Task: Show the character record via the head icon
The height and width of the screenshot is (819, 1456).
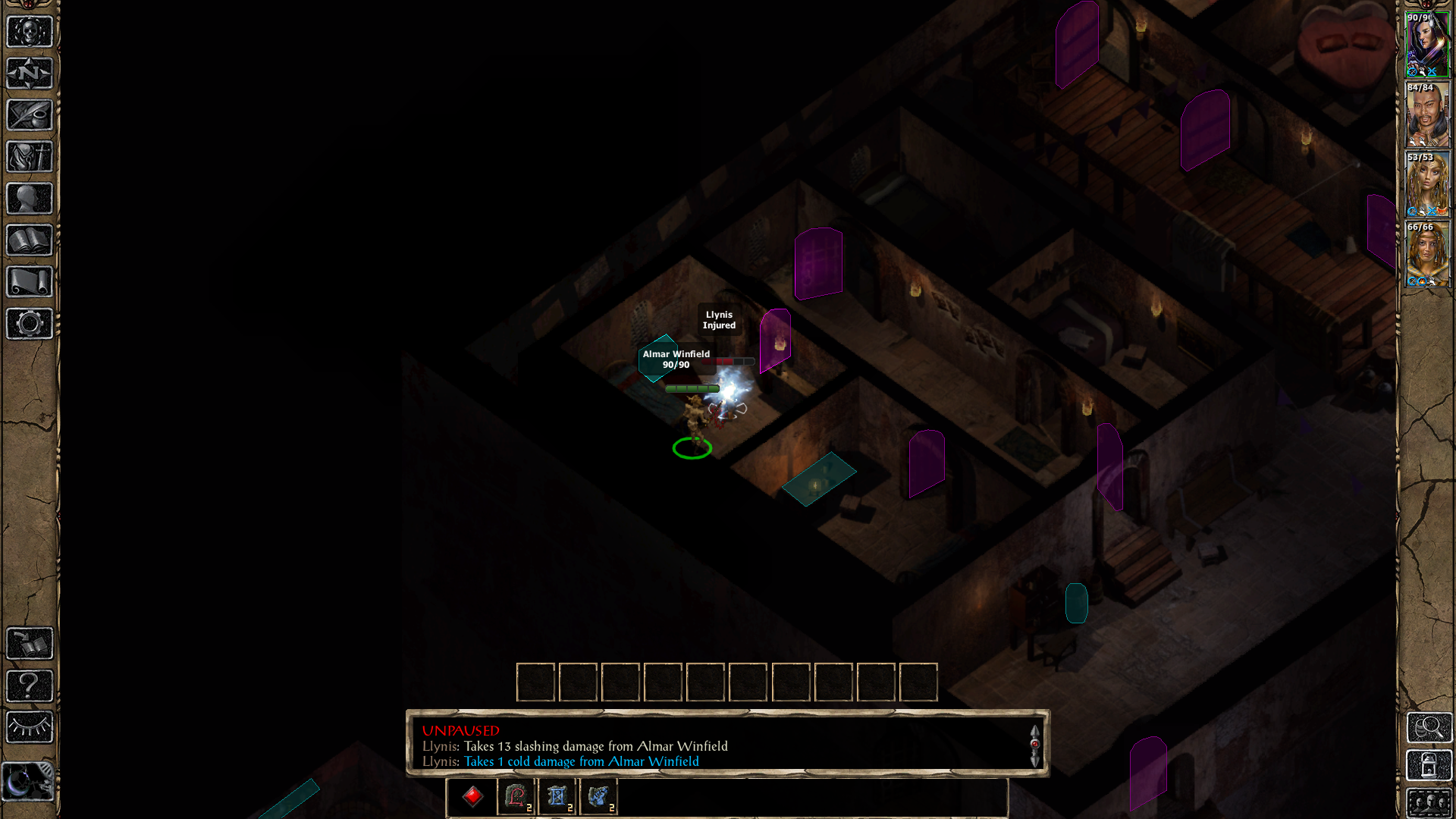Action: (30, 199)
